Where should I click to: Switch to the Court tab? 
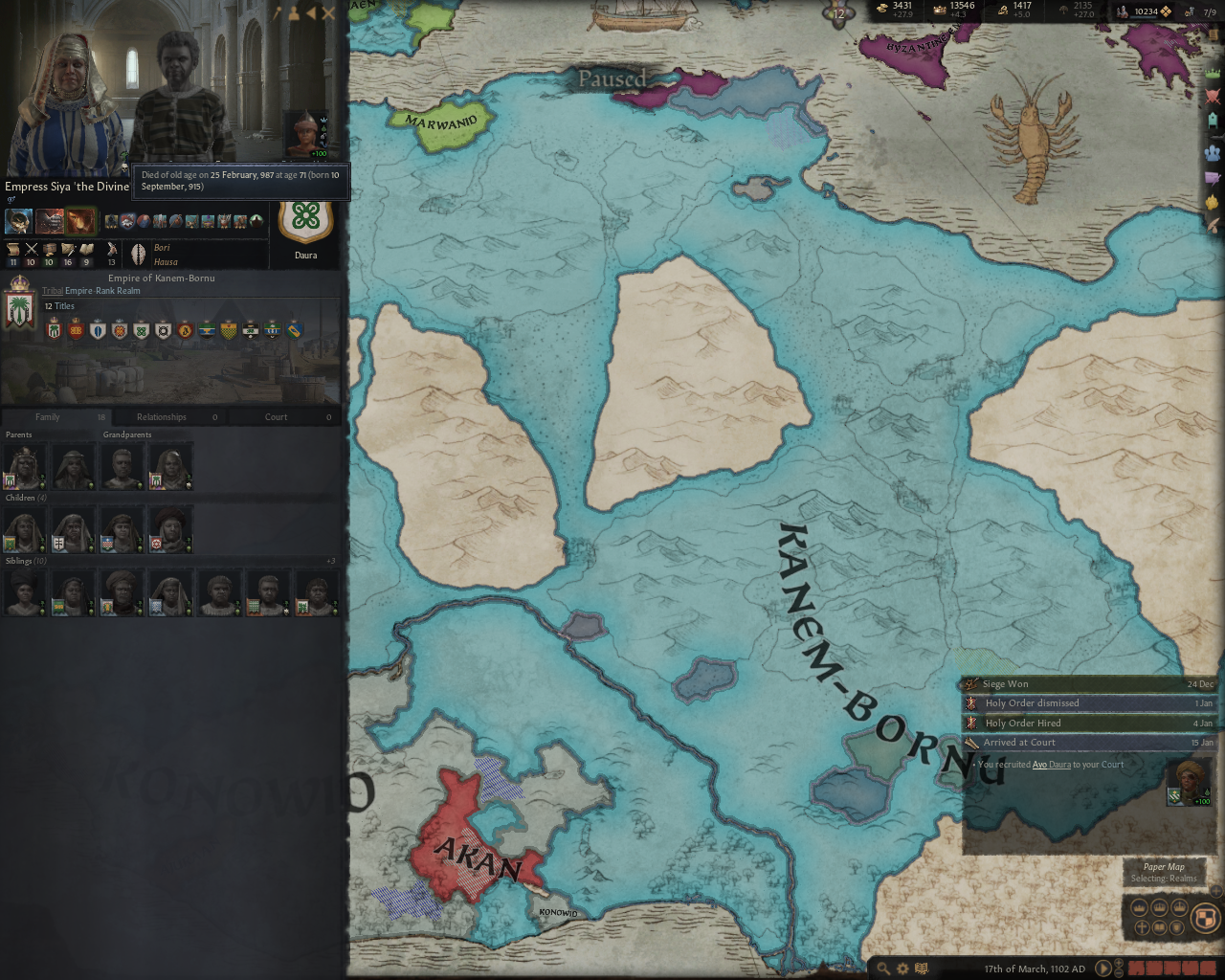(276, 416)
